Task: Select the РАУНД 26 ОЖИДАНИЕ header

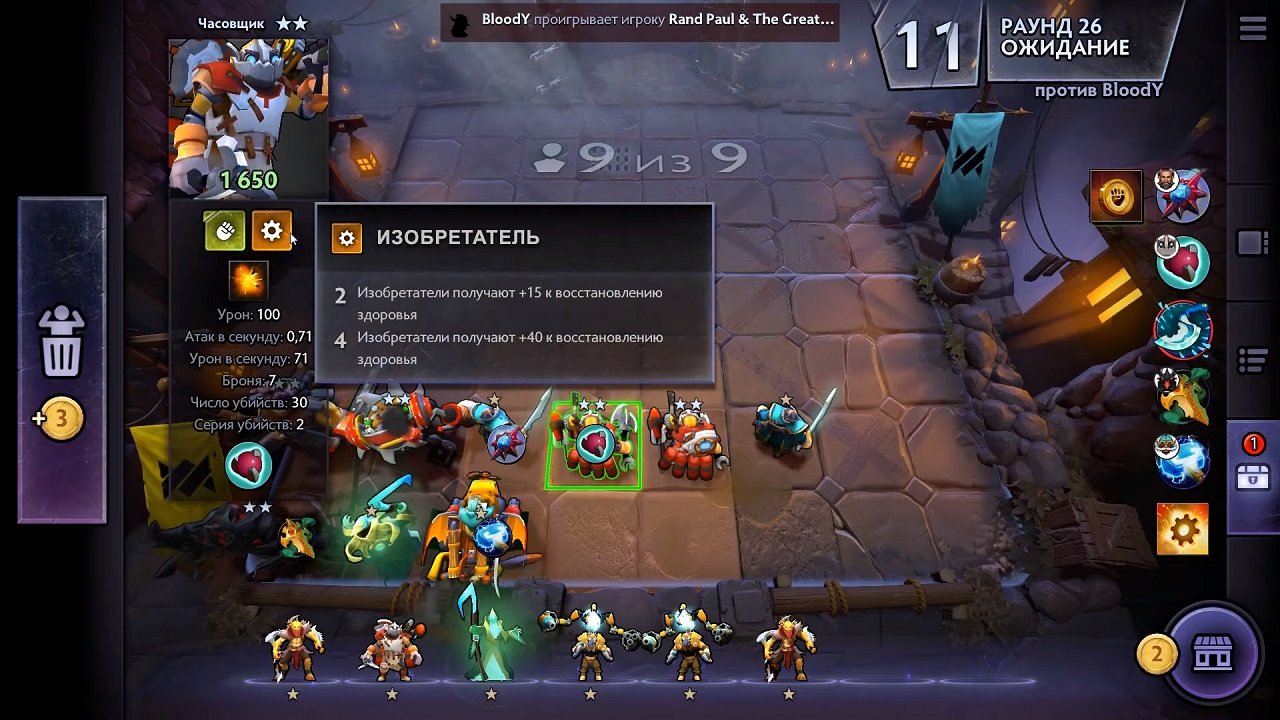Action: [1069, 36]
